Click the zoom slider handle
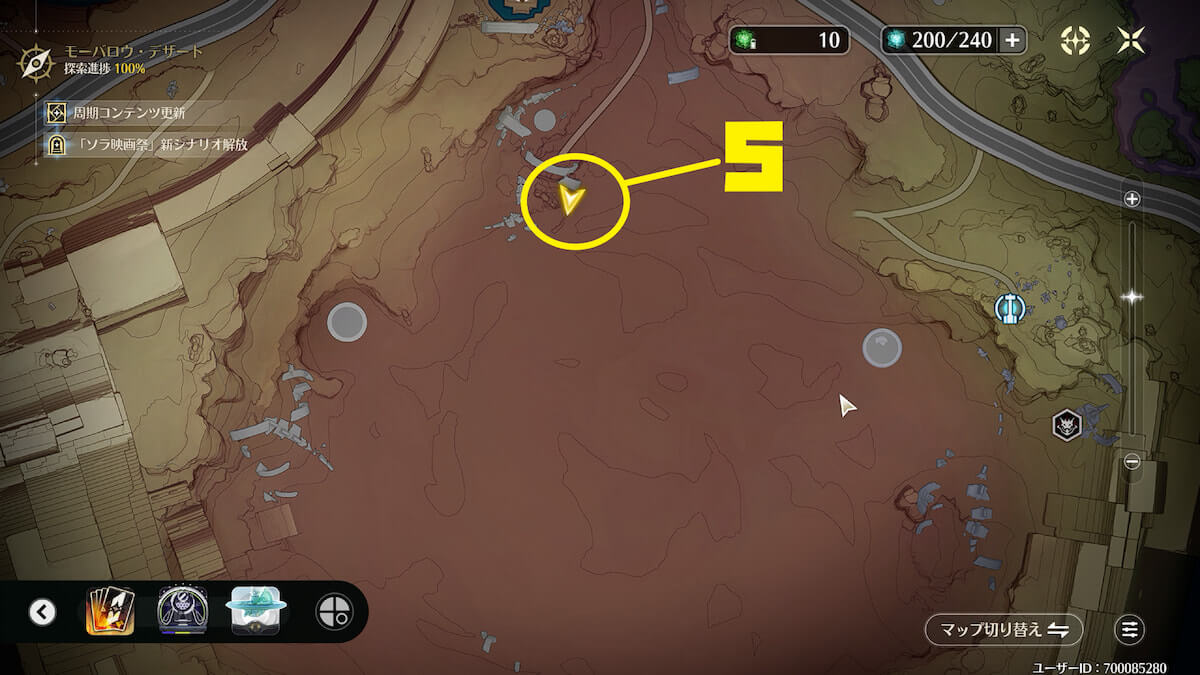Screen dimensions: 1200x675 pyautogui.click(x=1132, y=297)
